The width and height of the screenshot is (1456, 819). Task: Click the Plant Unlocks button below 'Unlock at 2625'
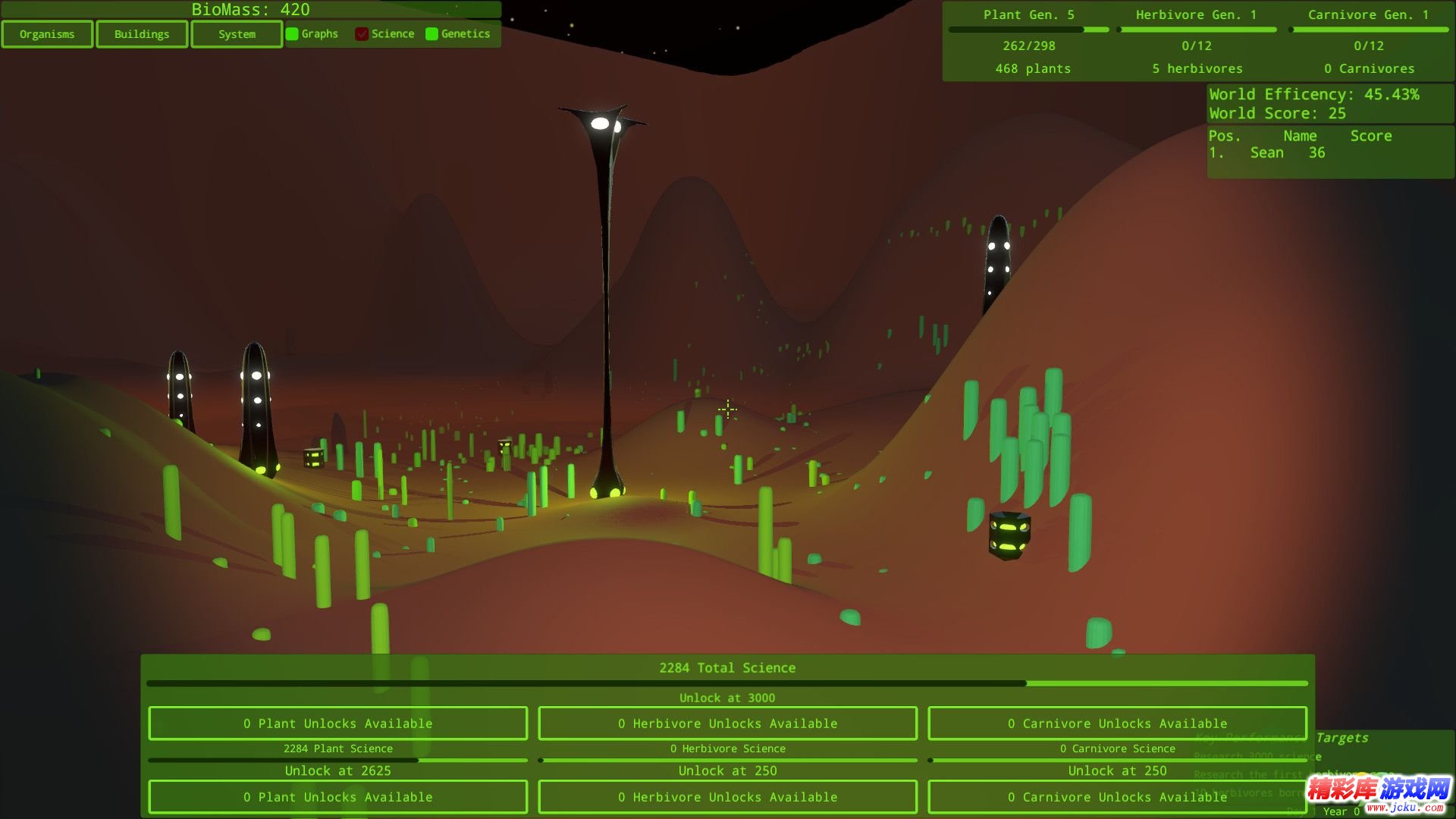point(338,797)
